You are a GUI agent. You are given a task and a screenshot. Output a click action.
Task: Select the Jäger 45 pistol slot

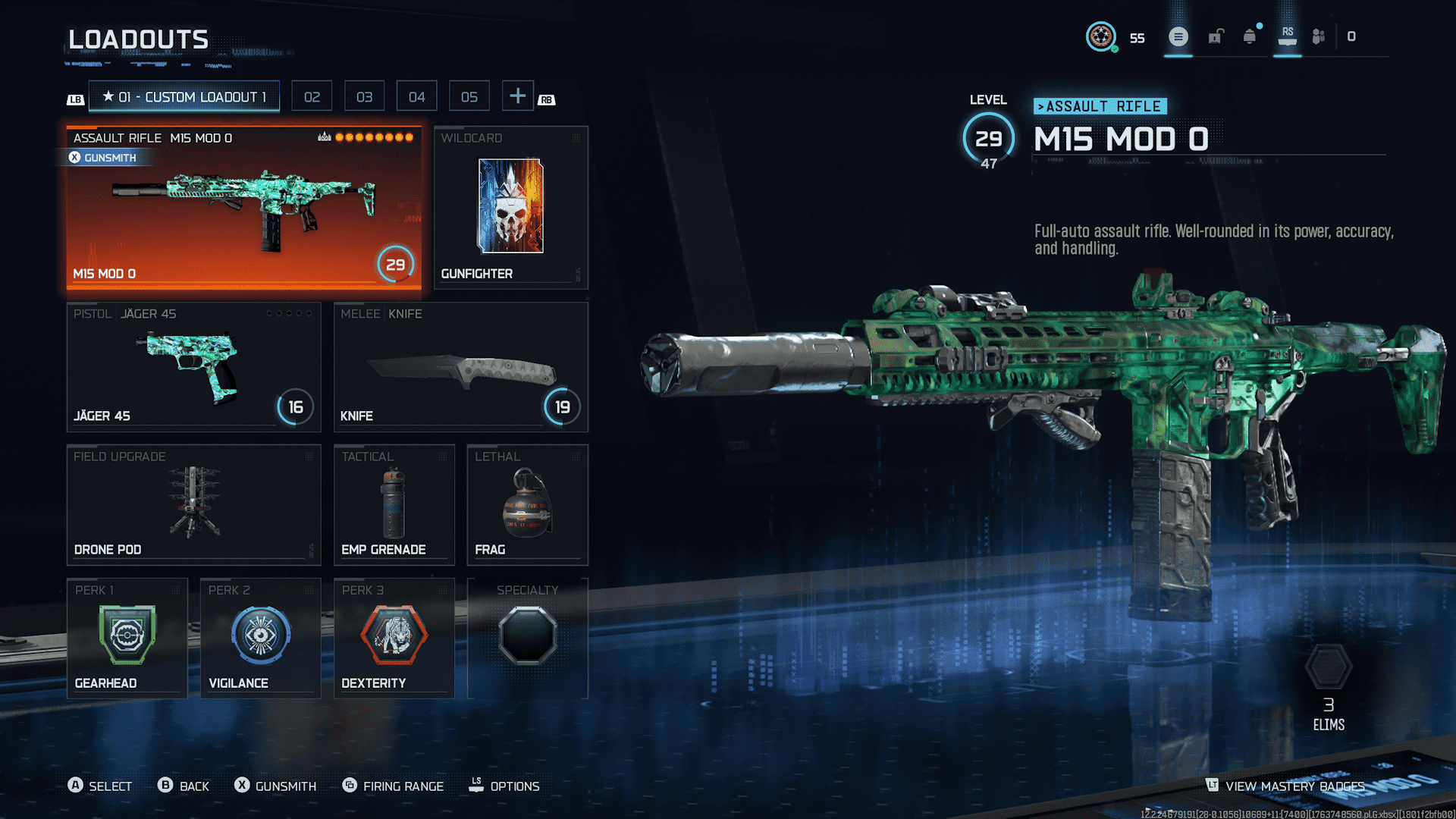193,368
